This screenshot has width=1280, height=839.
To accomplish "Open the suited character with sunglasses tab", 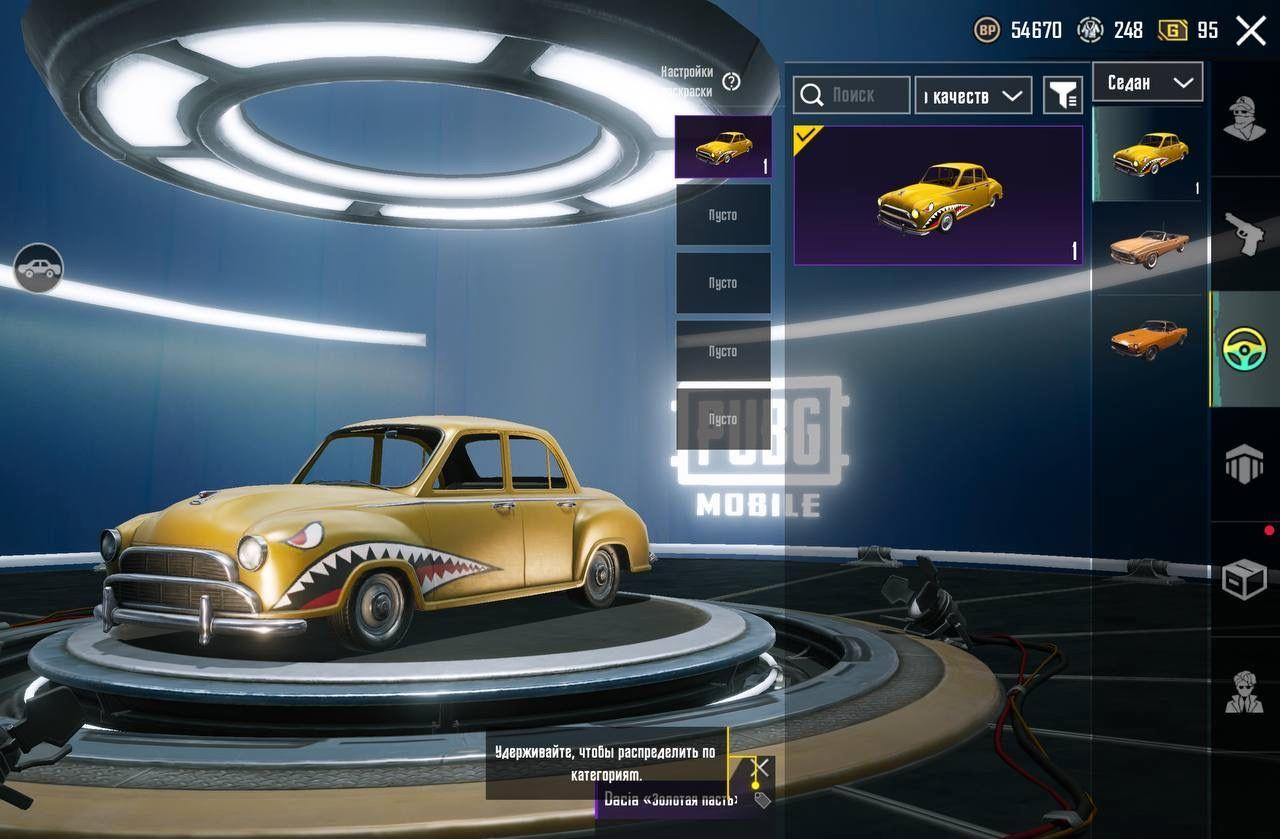I will pos(1244,693).
